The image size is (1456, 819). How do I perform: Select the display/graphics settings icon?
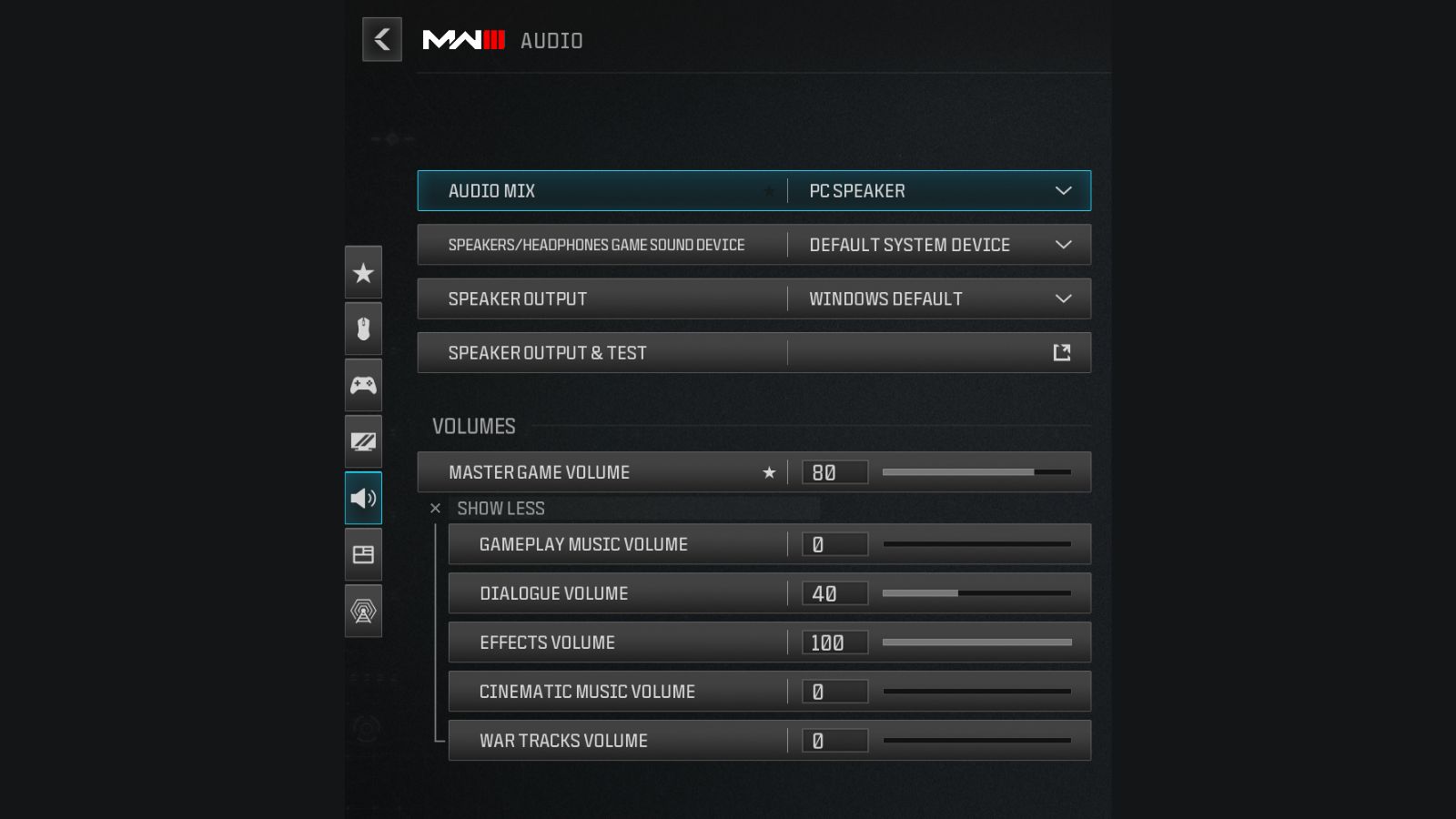(x=363, y=441)
